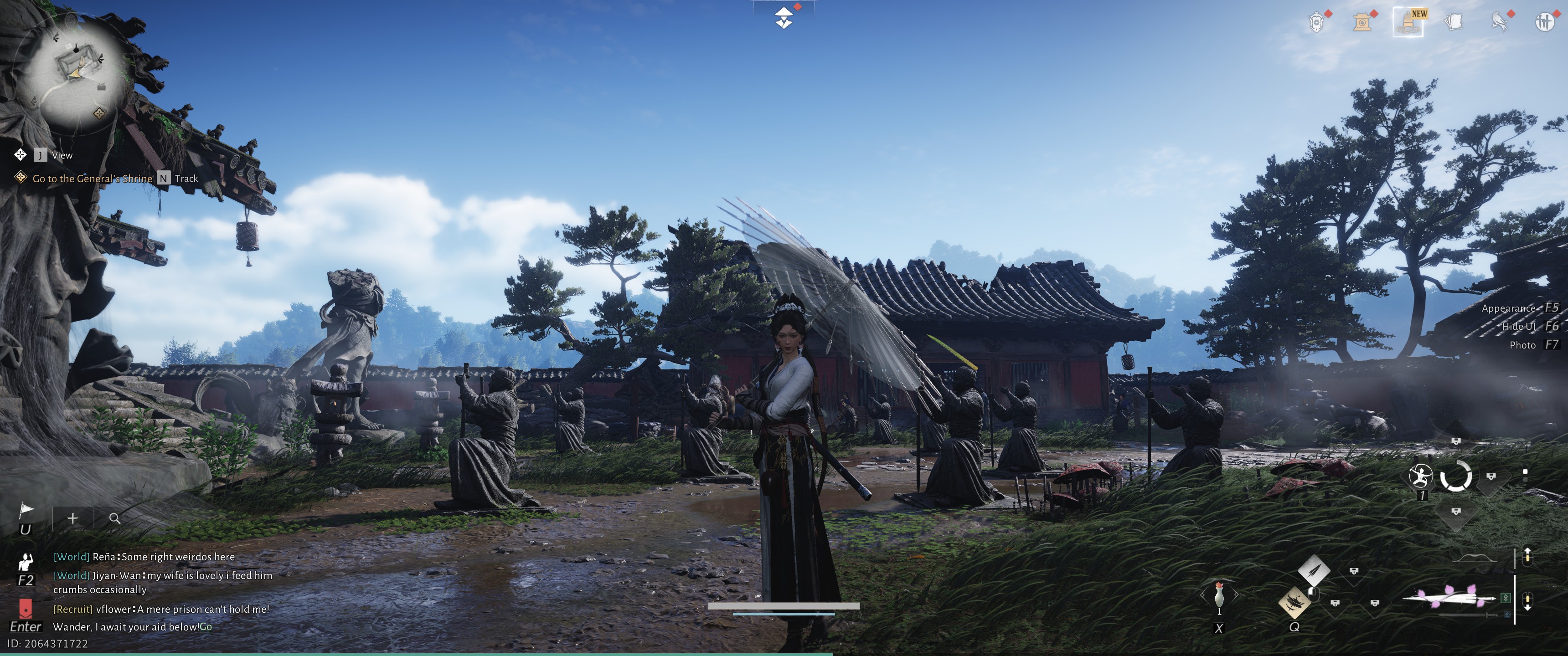Click the bird messenger icon
This screenshot has width=1568, height=656.
click(x=1499, y=22)
